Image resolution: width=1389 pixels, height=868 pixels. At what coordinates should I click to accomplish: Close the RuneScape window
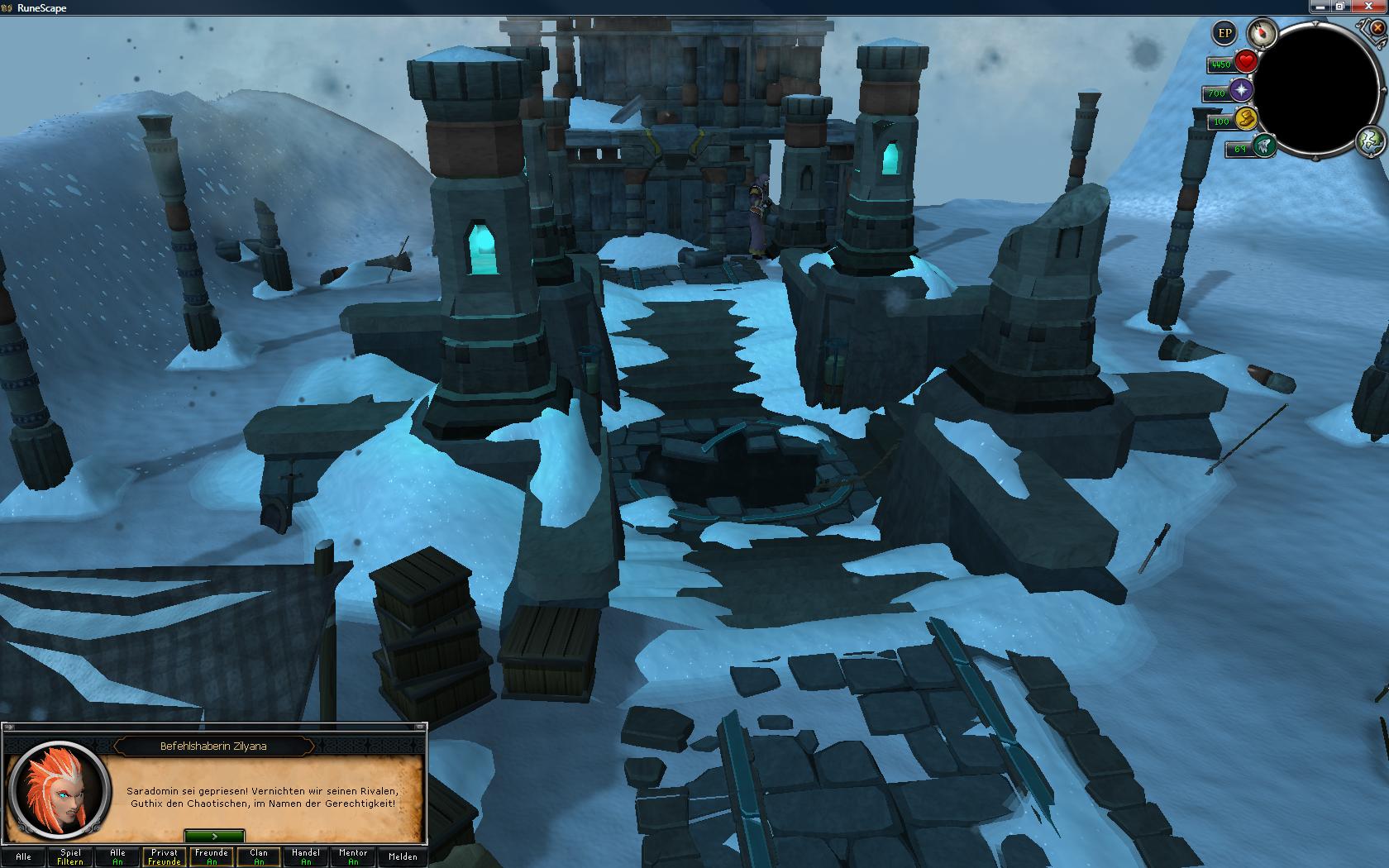click(1370, 7)
